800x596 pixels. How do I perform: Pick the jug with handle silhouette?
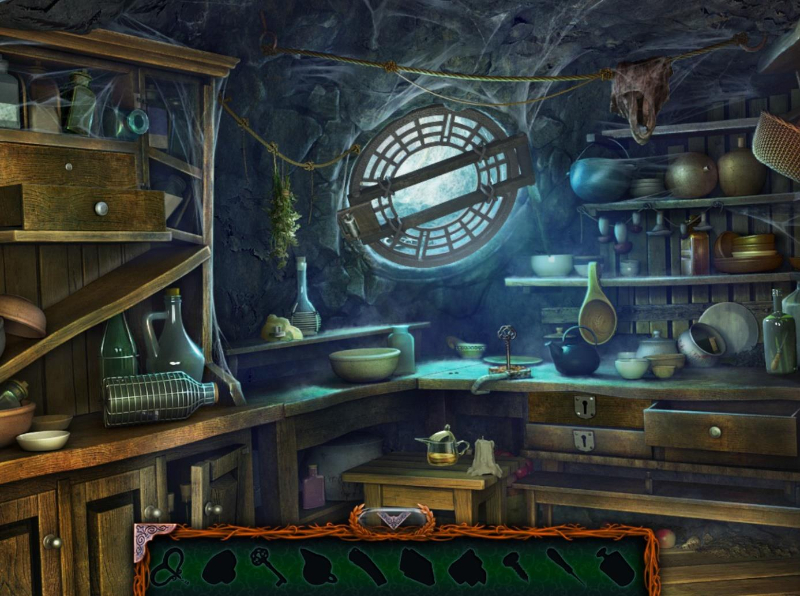tap(318, 567)
